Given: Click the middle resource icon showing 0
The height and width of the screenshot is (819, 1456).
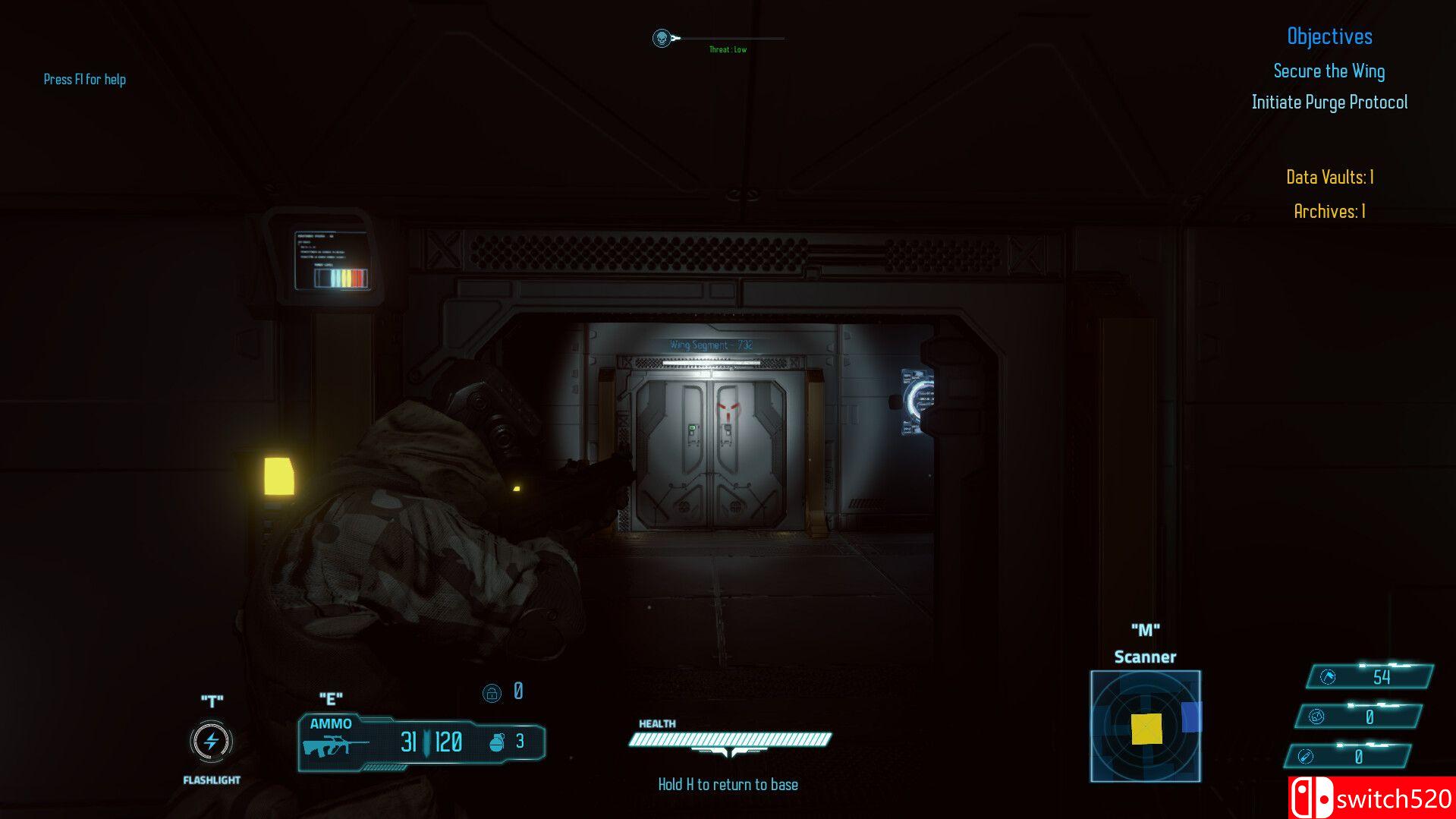Looking at the screenshot, I should [x=1319, y=716].
